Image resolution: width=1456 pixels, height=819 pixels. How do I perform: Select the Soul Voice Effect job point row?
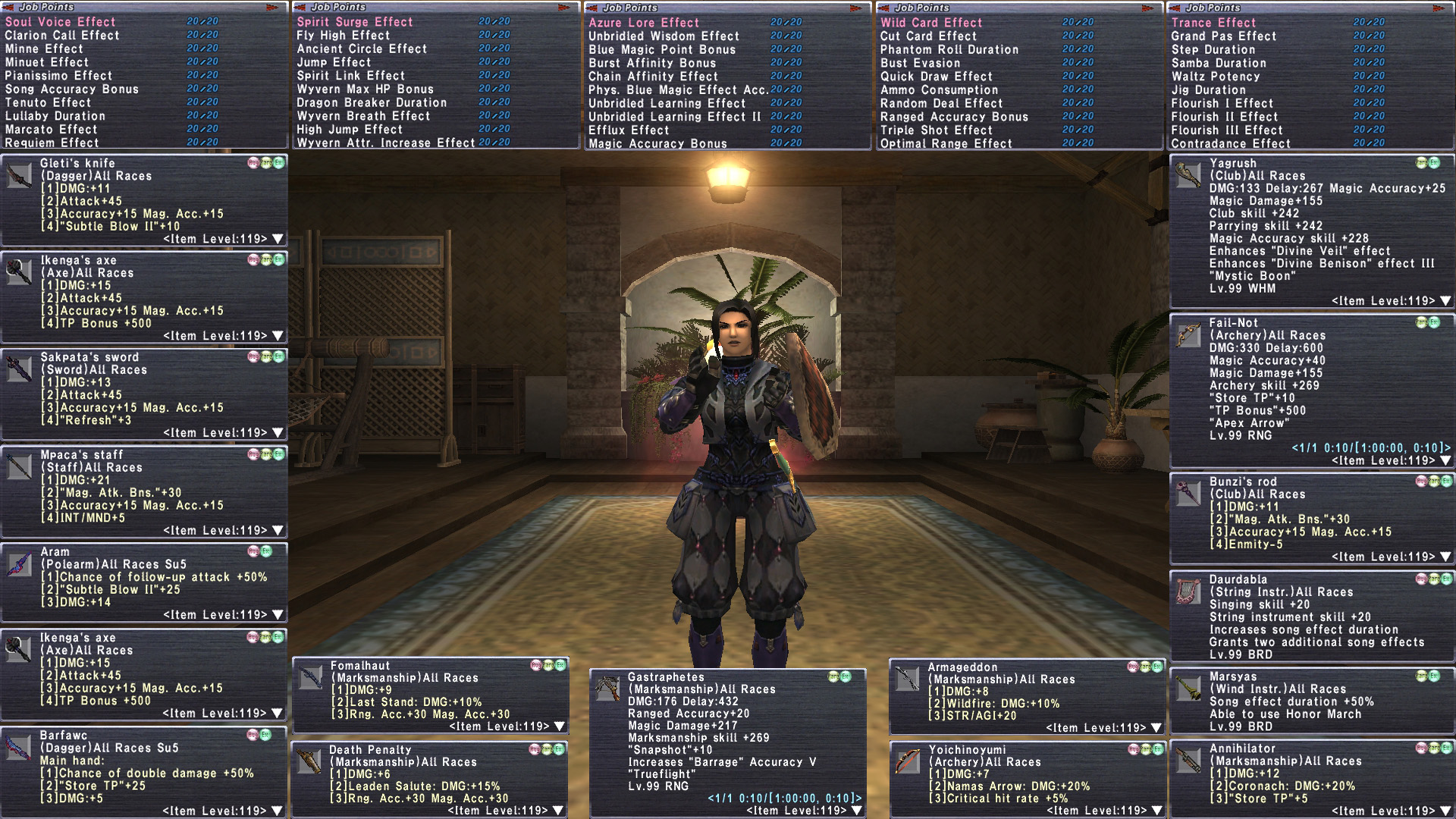pos(61,22)
